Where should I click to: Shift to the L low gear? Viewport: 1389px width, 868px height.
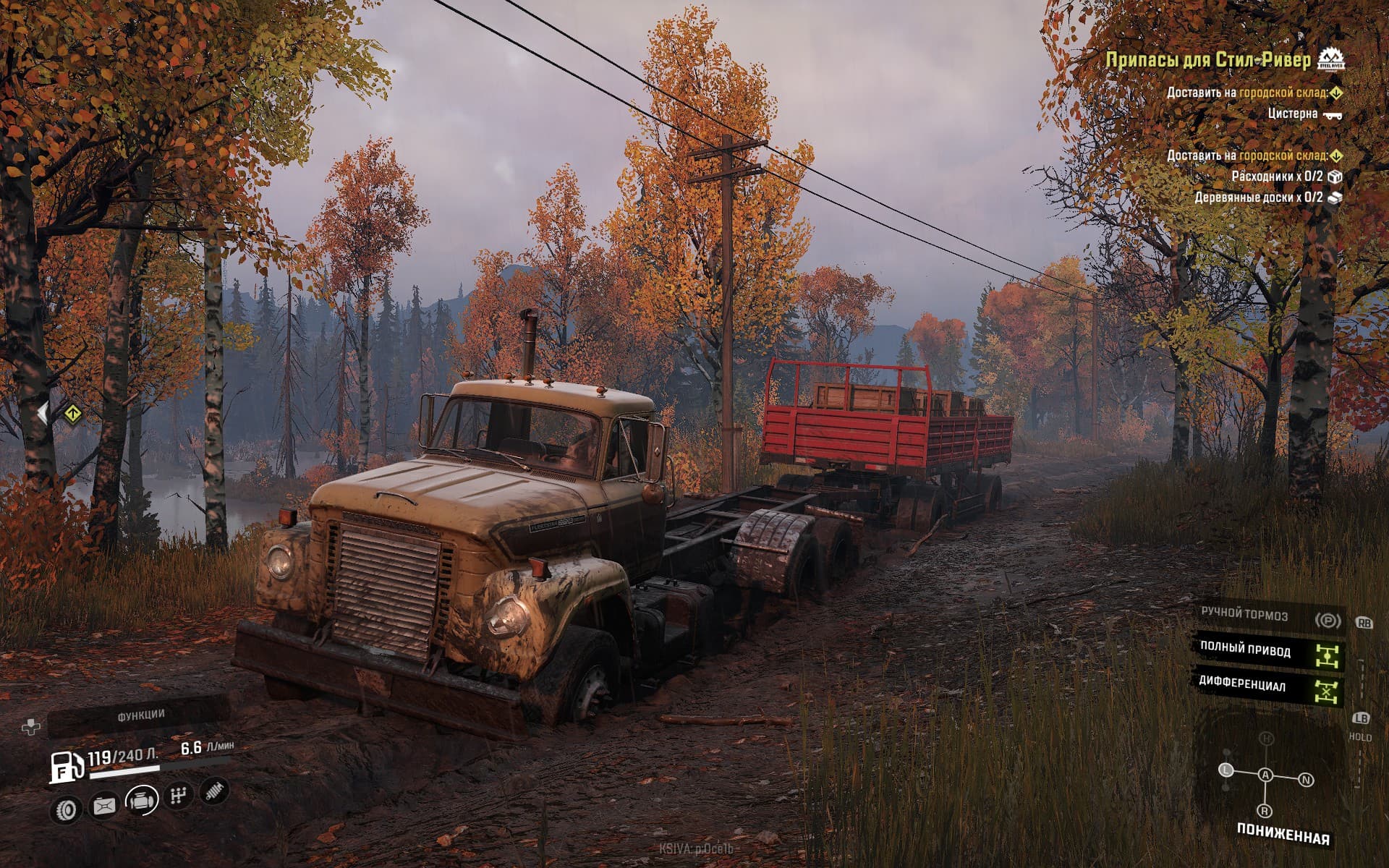pos(1226,770)
